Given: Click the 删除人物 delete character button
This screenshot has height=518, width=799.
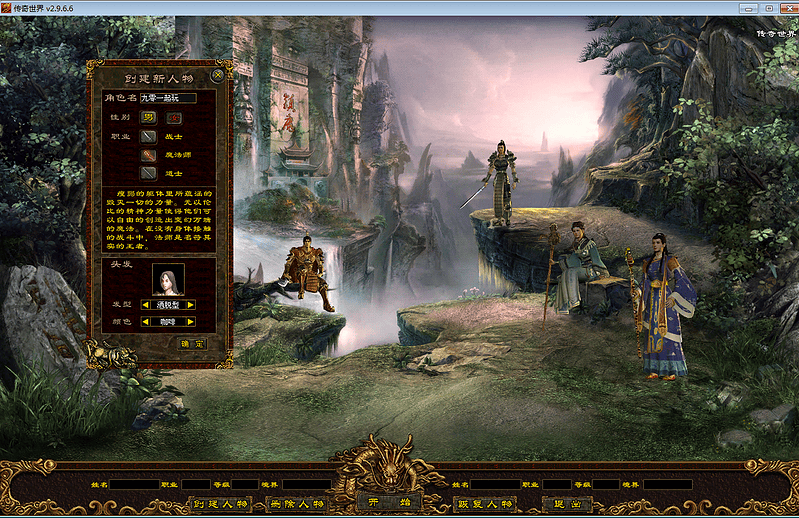Looking at the screenshot, I should click(x=299, y=504).
